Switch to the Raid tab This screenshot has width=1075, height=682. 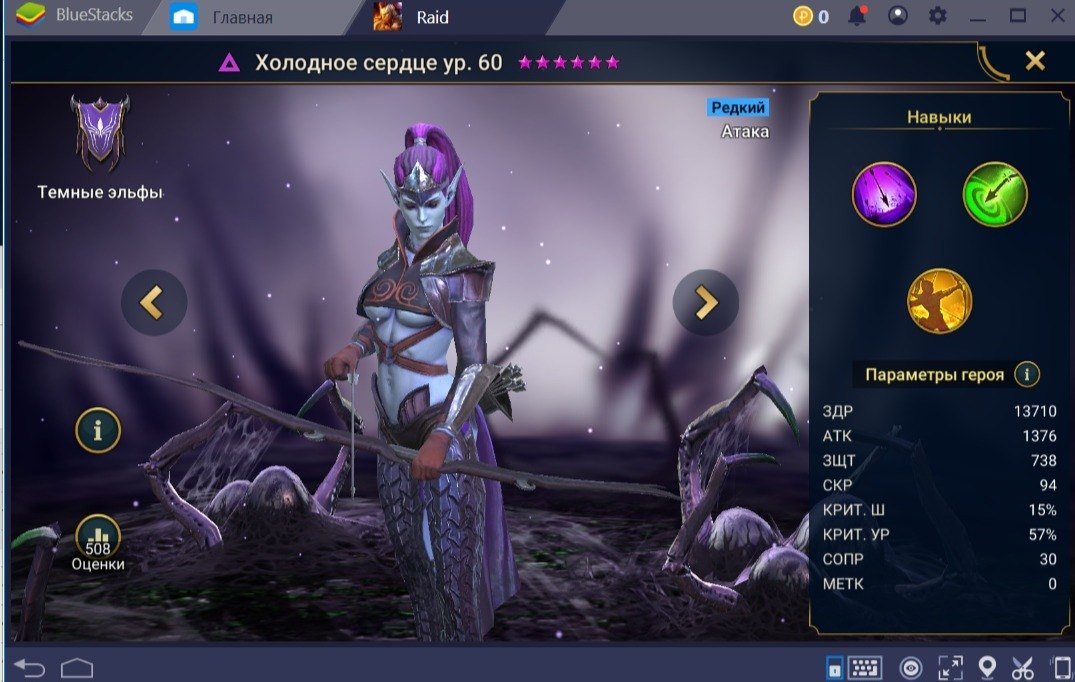[x=431, y=17]
